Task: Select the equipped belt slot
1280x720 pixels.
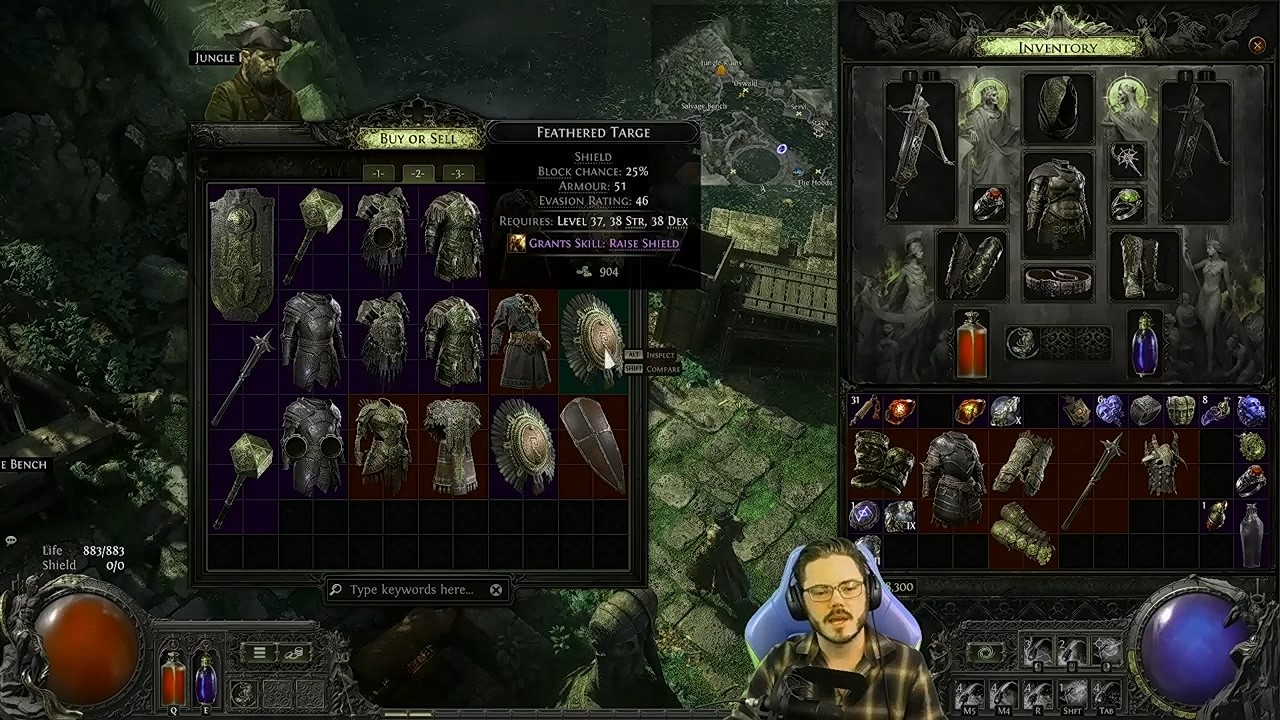Action: [x=1057, y=283]
